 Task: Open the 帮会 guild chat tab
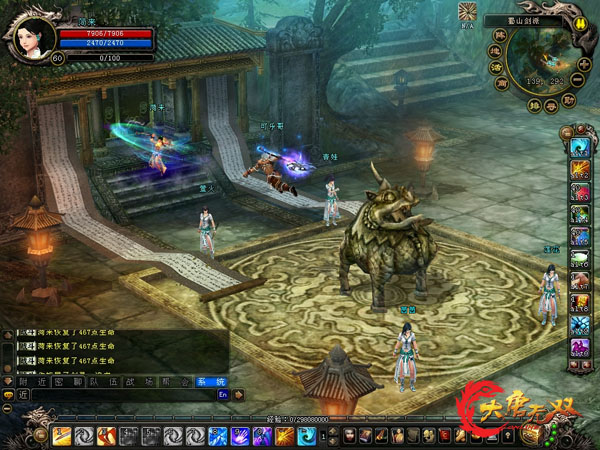[177, 380]
